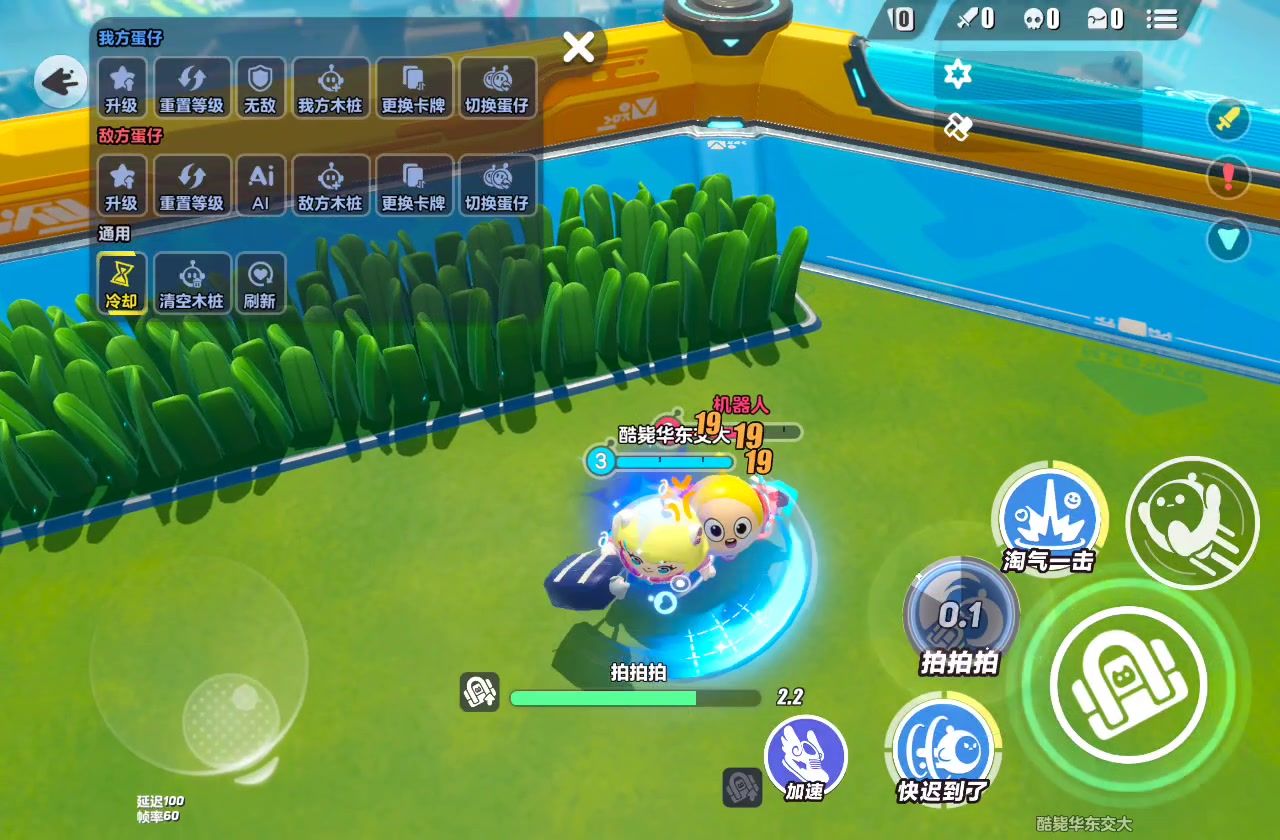The width and height of the screenshot is (1280, 840).
Task: Trigger the 加速 speed boost
Action: click(806, 757)
